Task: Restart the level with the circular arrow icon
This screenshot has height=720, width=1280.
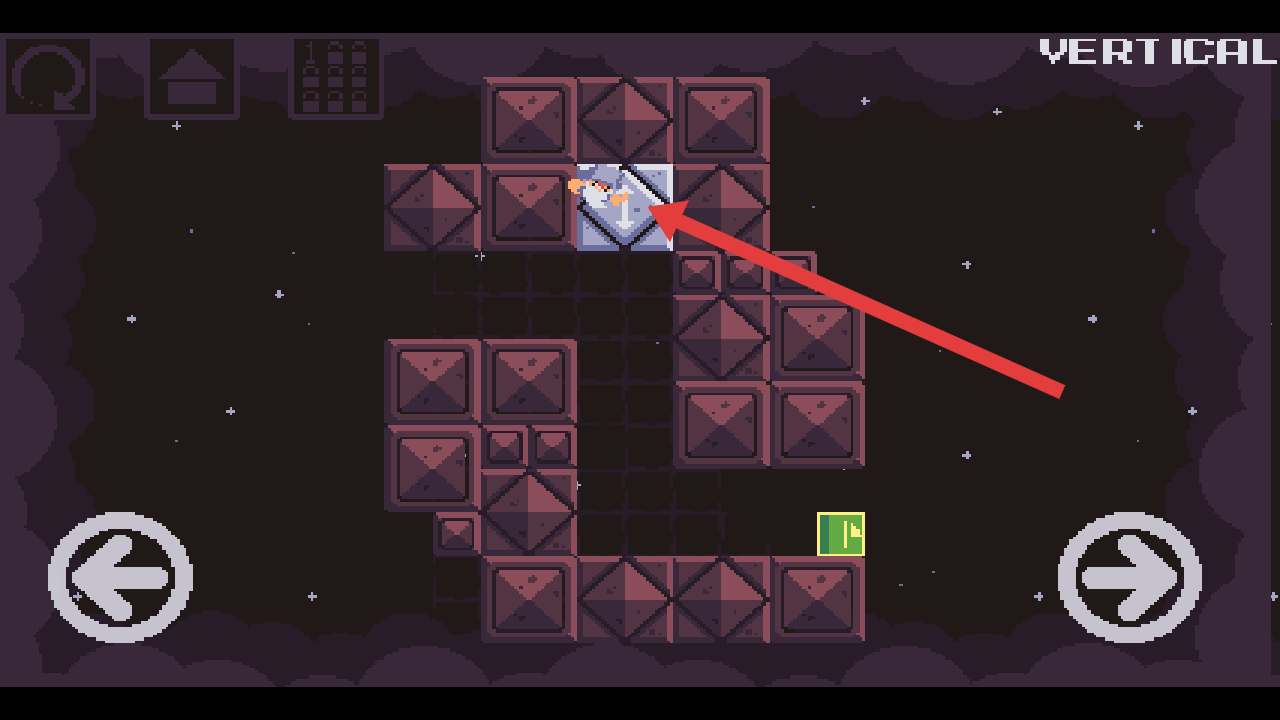Action: click(x=48, y=78)
